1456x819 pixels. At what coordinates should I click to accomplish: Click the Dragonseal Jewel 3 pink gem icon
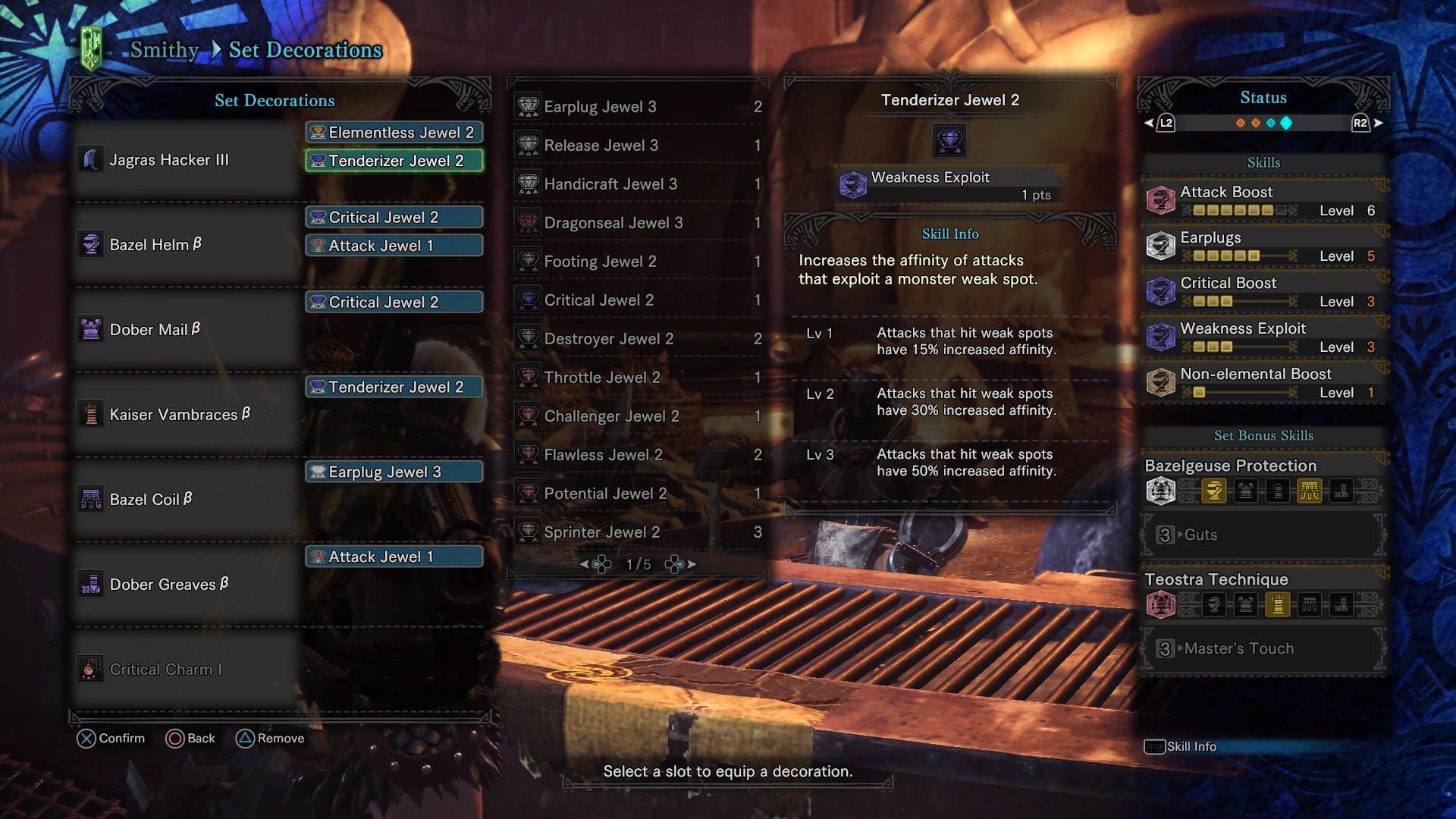[x=526, y=222]
